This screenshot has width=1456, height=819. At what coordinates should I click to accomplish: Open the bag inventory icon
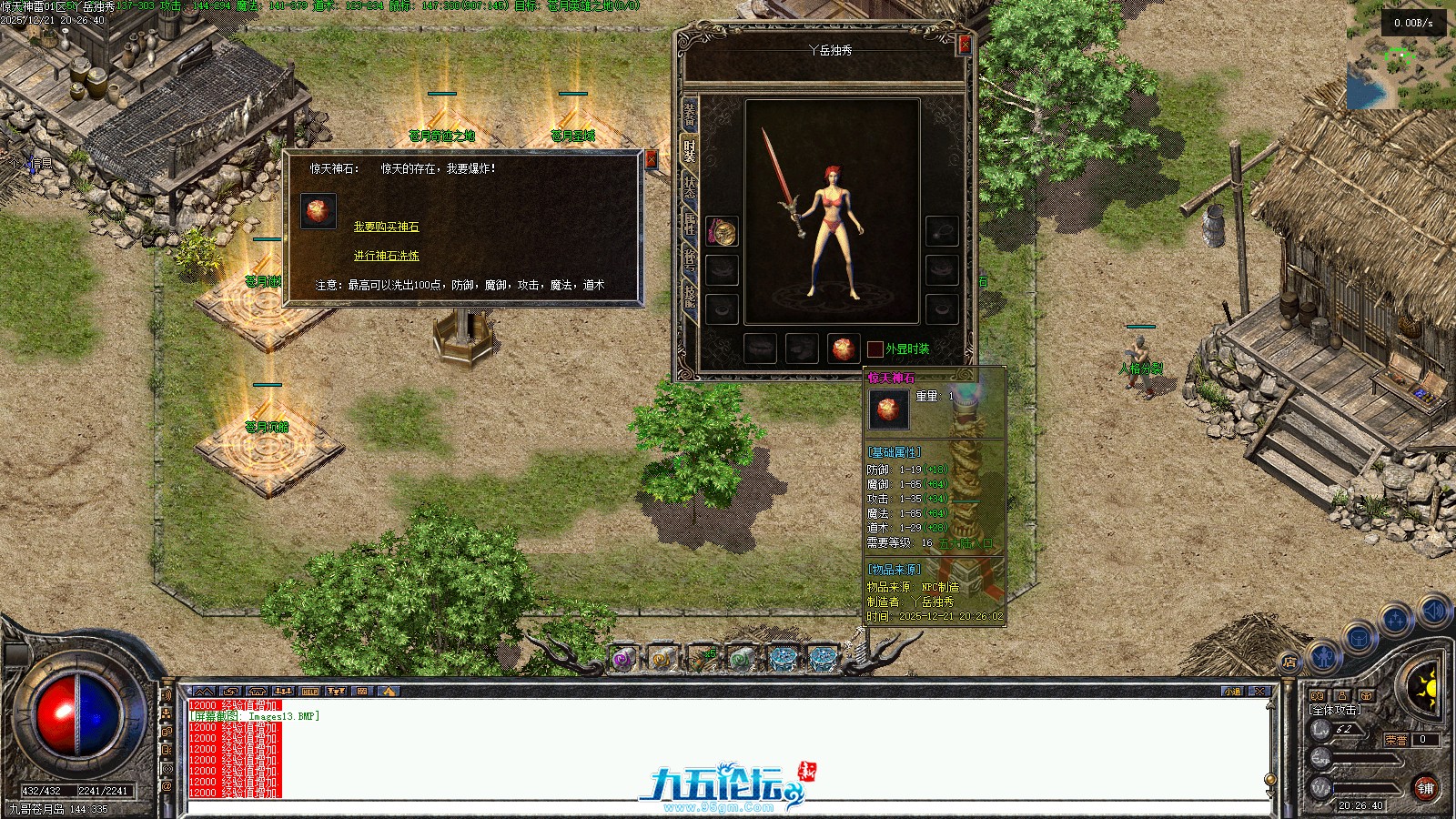1359,636
